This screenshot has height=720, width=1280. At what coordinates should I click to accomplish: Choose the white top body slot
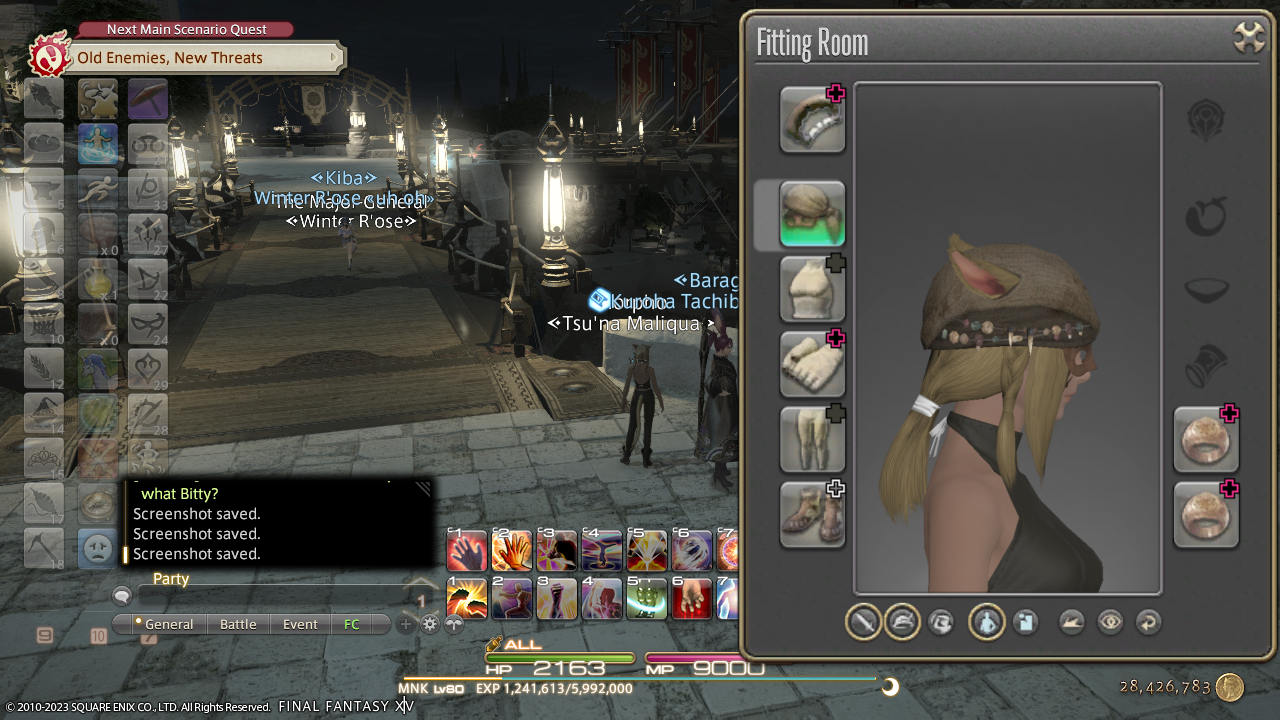coord(812,289)
